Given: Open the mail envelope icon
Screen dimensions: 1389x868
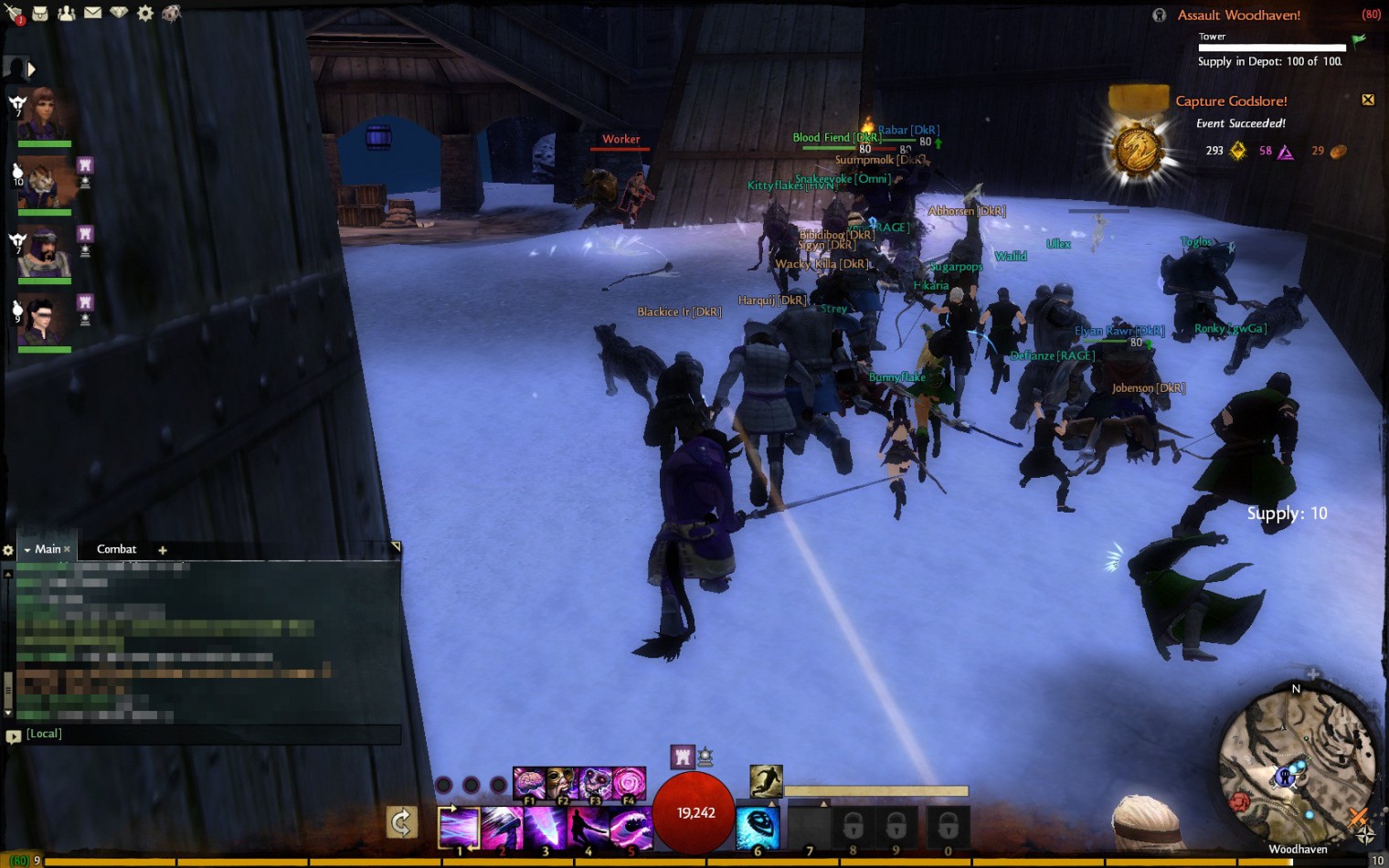Looking at the screenshot, I should (x=92, y=13).
